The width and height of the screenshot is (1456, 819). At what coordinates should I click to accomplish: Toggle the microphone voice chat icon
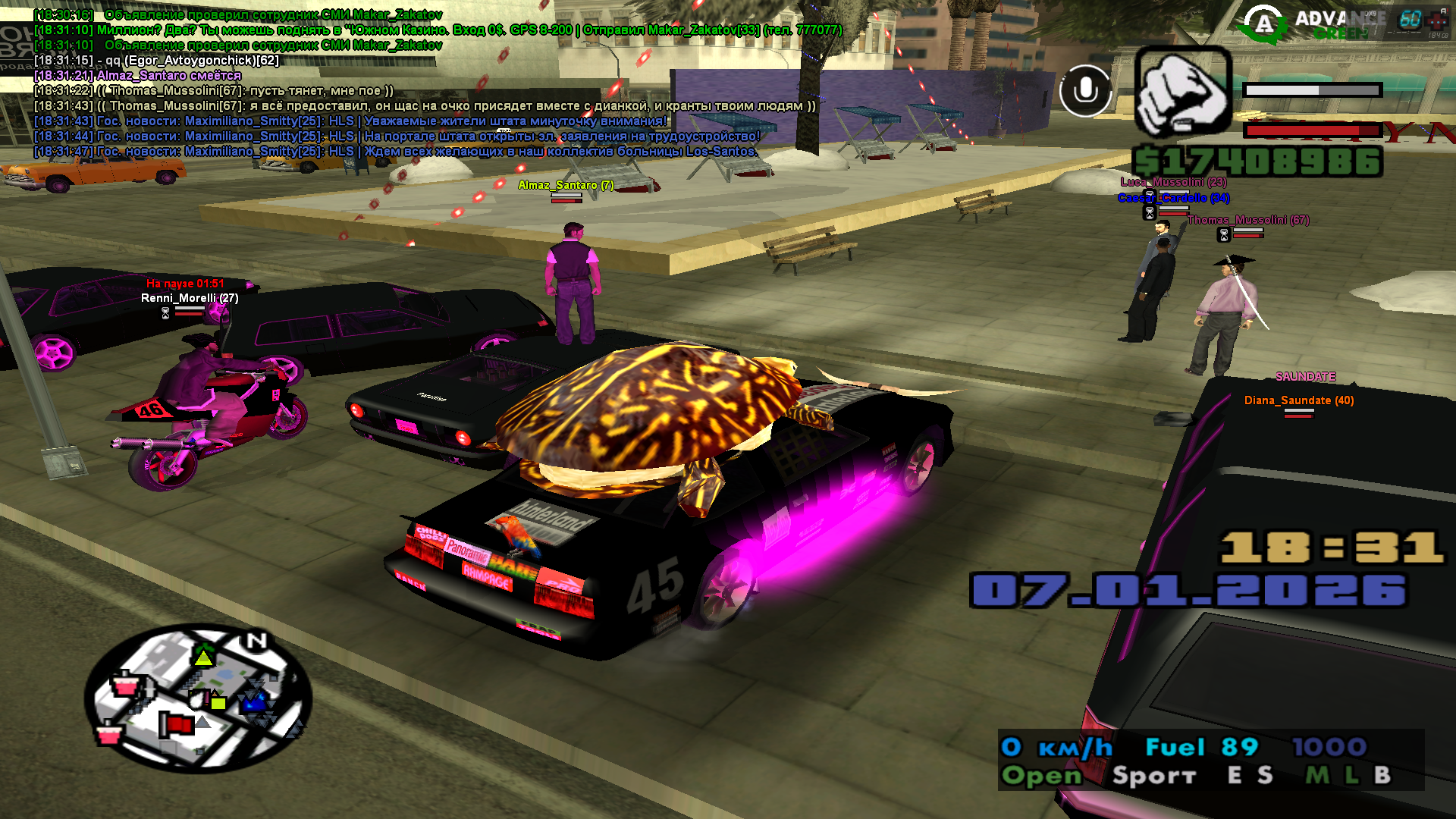point(1085,91)
